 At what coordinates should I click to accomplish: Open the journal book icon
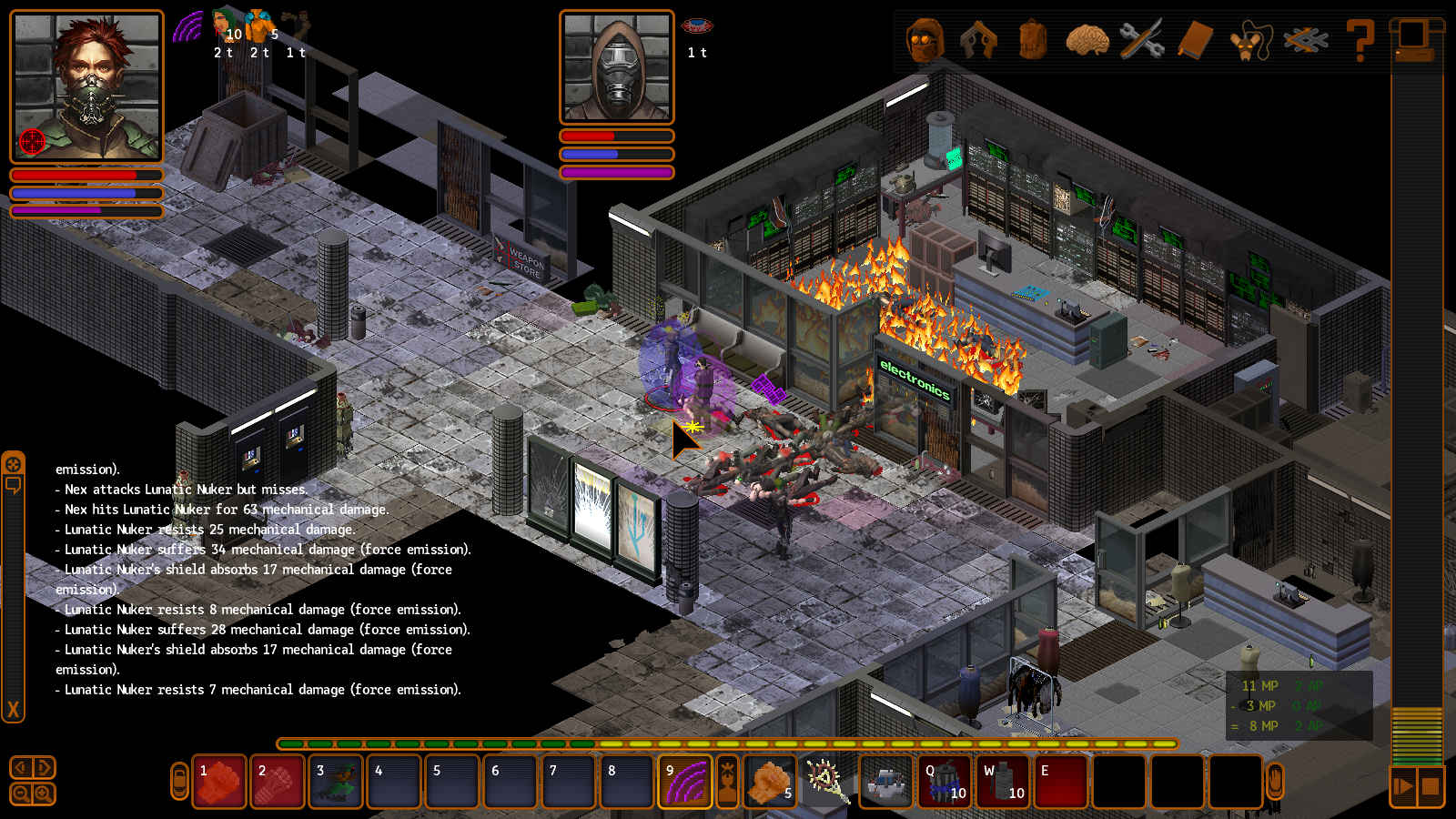click(1196, 40)
